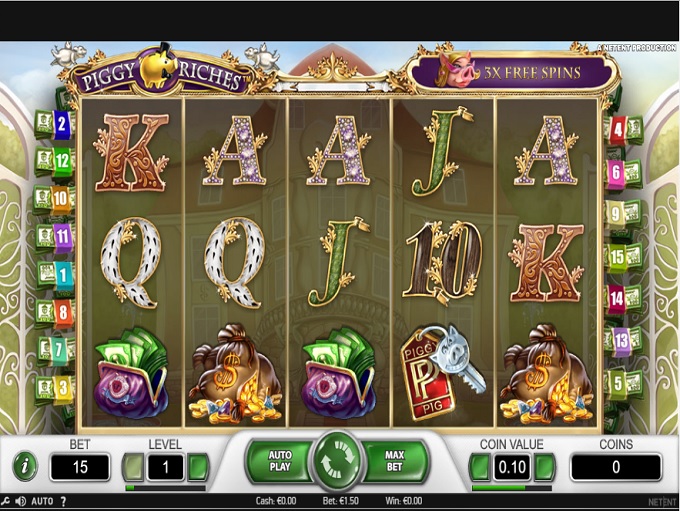Open the paytable info button
The height and width of the screenshot is (511, 680).
(x=25, y=466)
